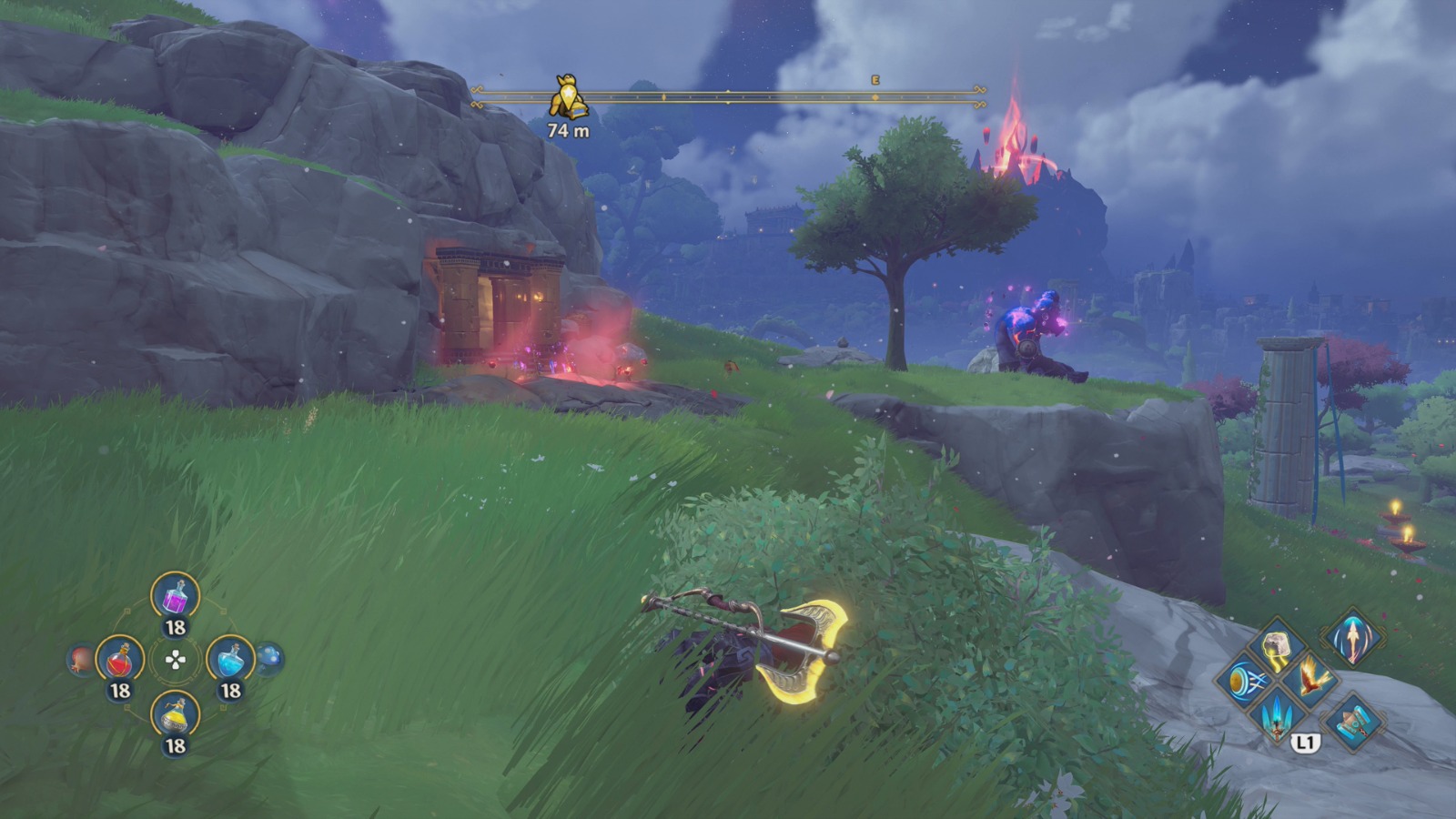Select Herakles's Strength boulder ability icon

coord(1276,644)
